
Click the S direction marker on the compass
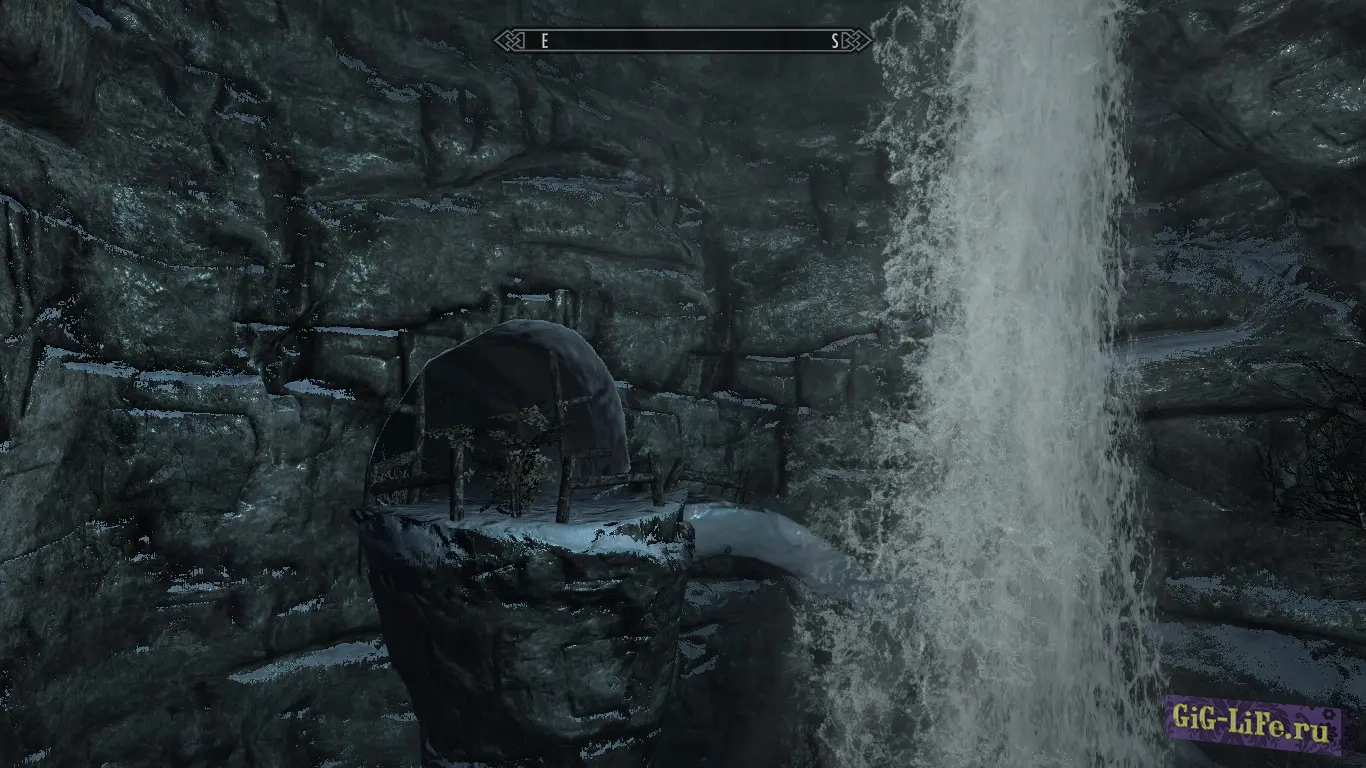[835, 40]
